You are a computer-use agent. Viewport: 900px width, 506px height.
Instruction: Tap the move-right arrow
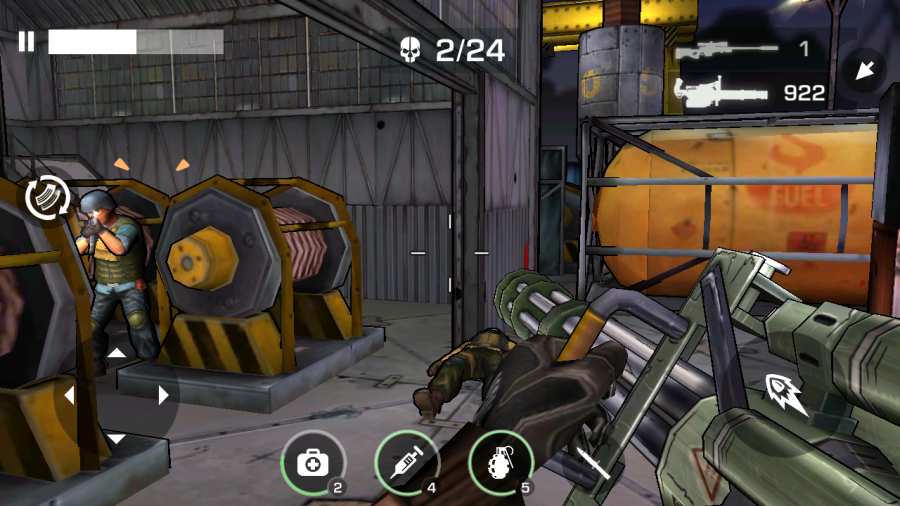point(163,396)
